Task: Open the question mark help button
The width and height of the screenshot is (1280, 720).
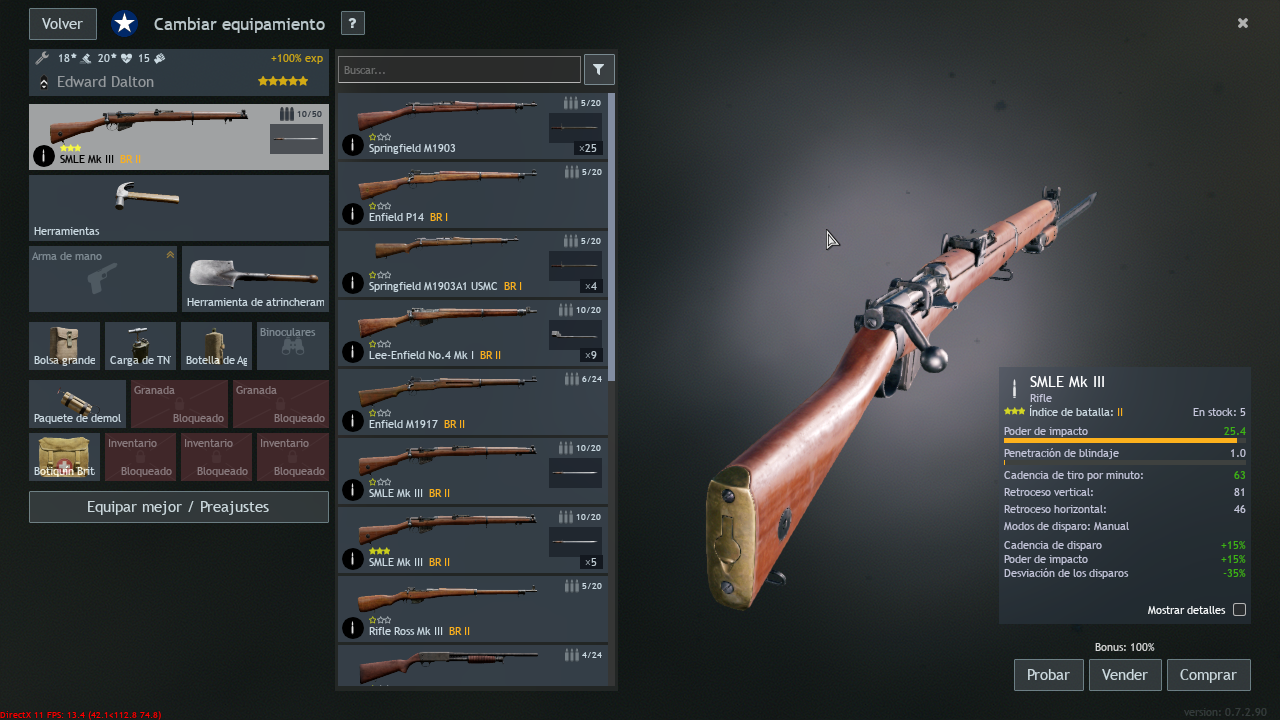Action: [x=352, y=24]
